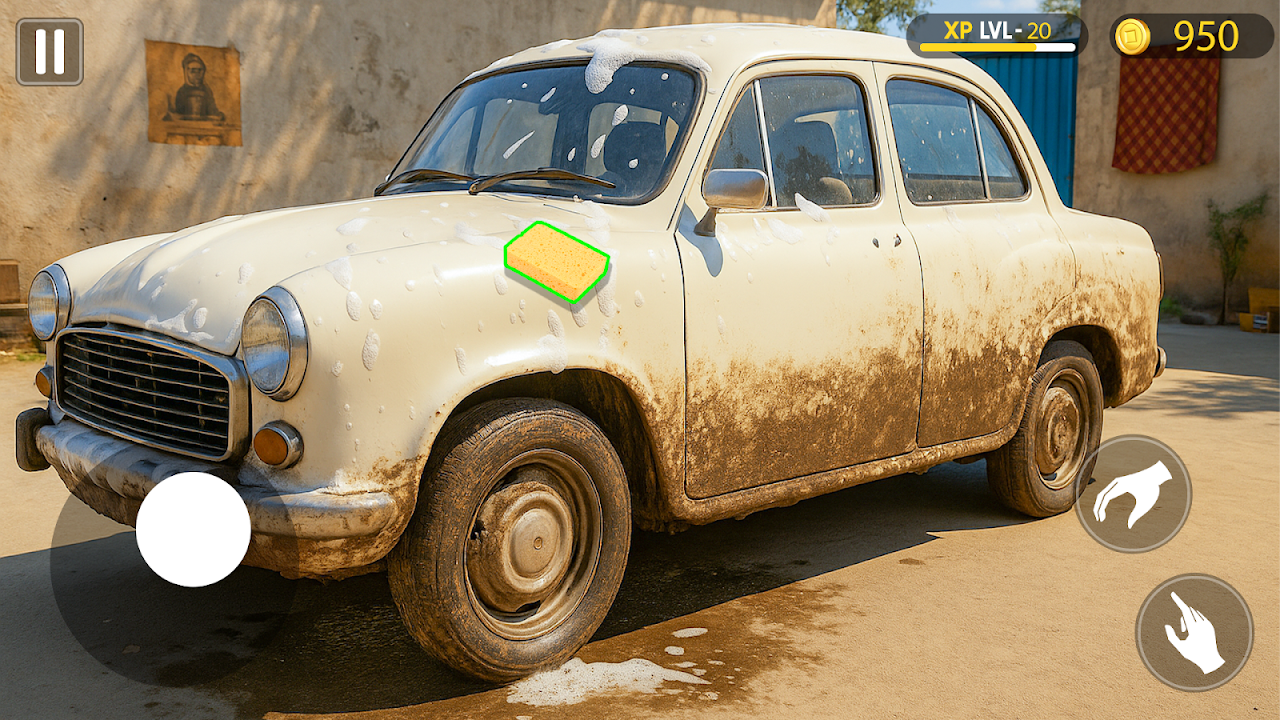Select the green-outlined yellow sponge

tap(557, 262)
